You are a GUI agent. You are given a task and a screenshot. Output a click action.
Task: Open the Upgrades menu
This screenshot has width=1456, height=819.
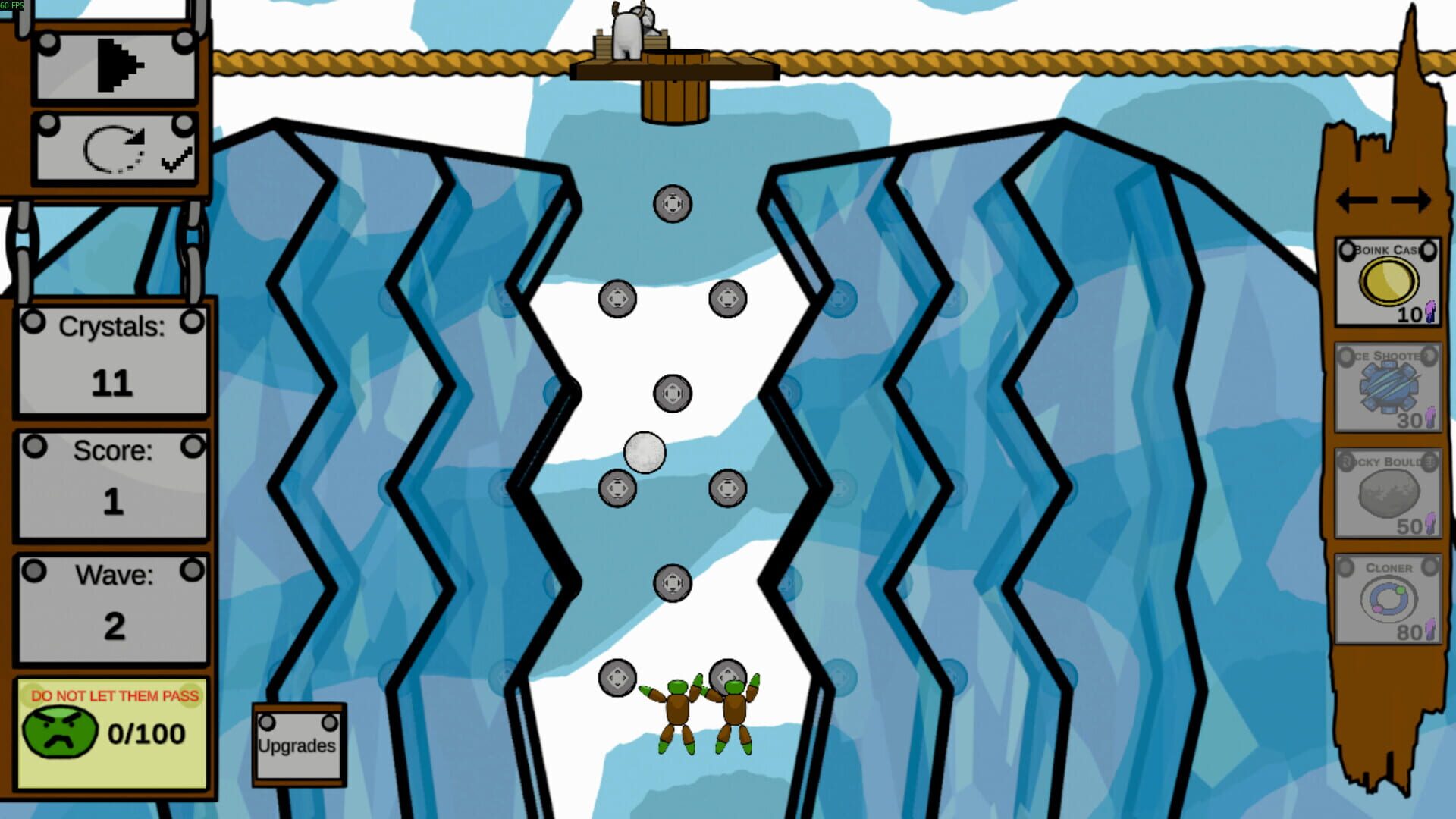tap(297, 745)
